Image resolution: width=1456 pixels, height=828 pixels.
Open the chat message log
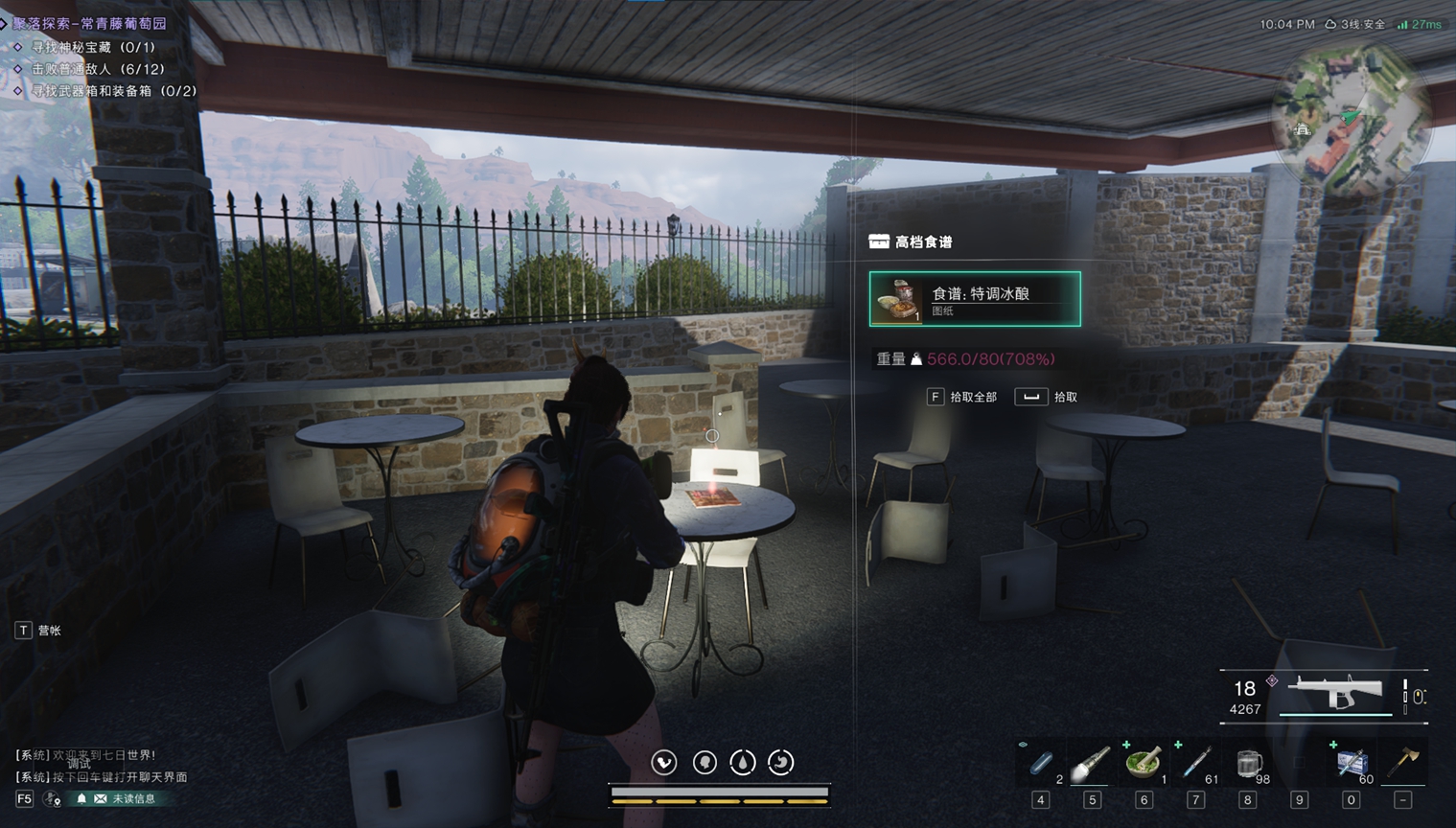101,766
